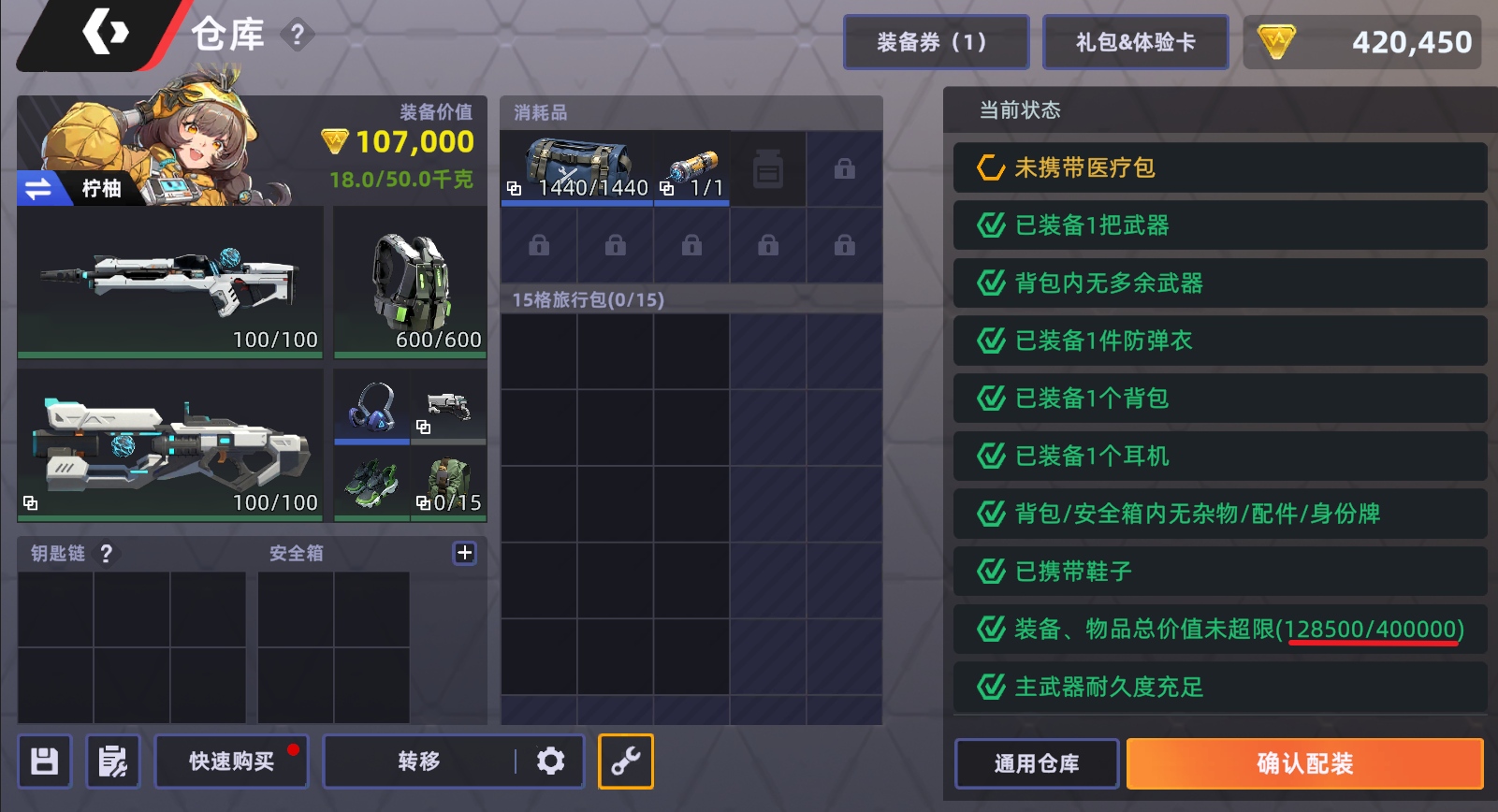Image resolution: width=1498 pixels, height=812 pixels.
Task: Confirm loadout with 确认配装 button
Action: click(x=1304, y=763)
